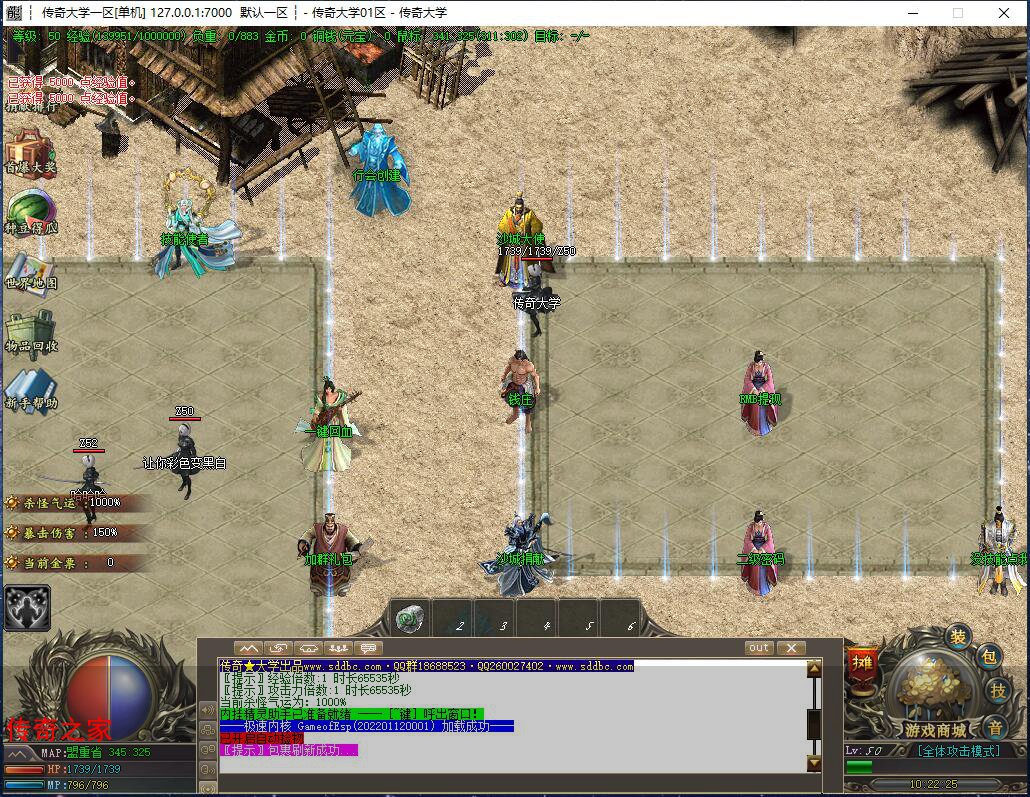Open the 包 bag inventory
Viewport: 1030px width, 797px height.
click(x=989, y=657)
